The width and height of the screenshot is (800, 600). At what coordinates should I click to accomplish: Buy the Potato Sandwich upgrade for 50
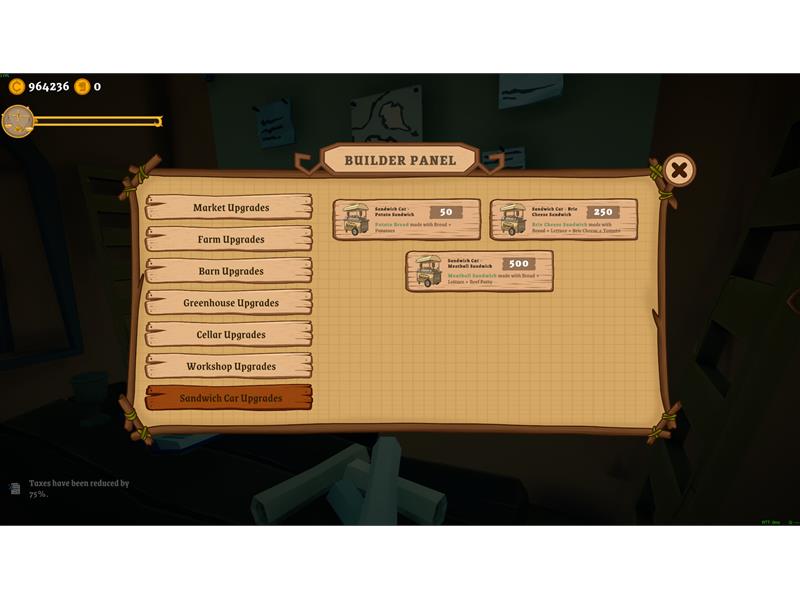click(x=407, y=219)
